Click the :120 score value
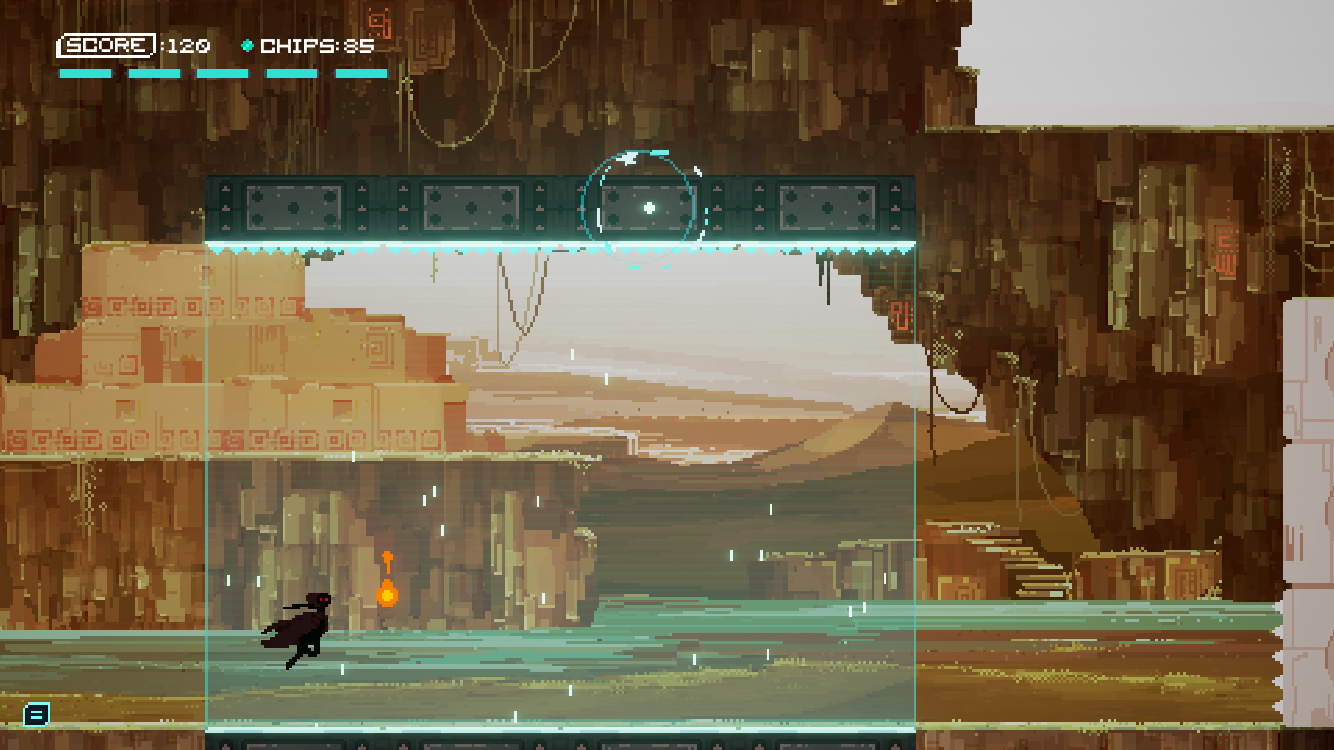This screenshot has height=750, width=1334. click(x=184, y=45)
